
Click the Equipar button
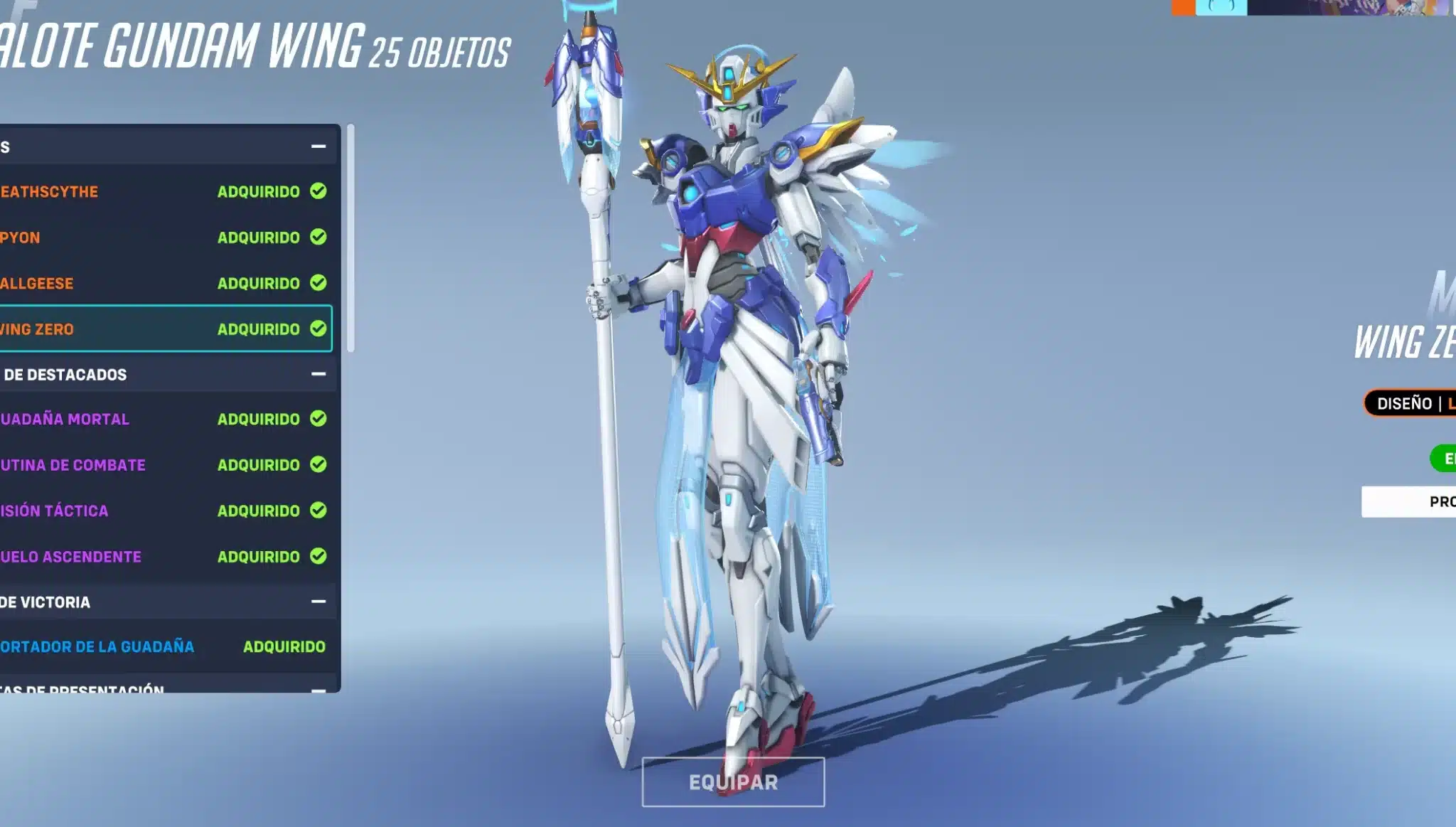[733, 782]
